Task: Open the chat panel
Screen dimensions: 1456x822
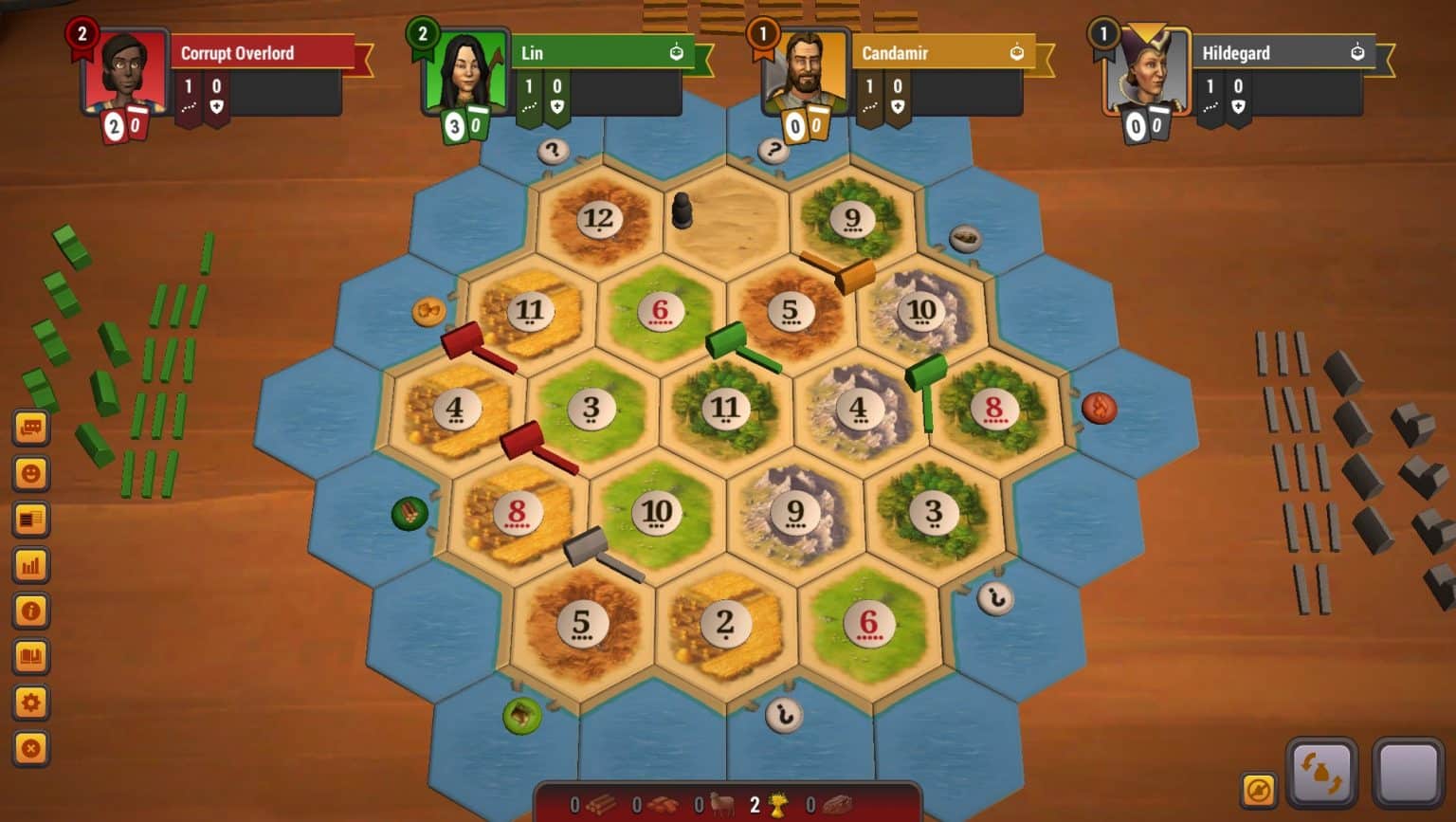Action: click(31, 427)
